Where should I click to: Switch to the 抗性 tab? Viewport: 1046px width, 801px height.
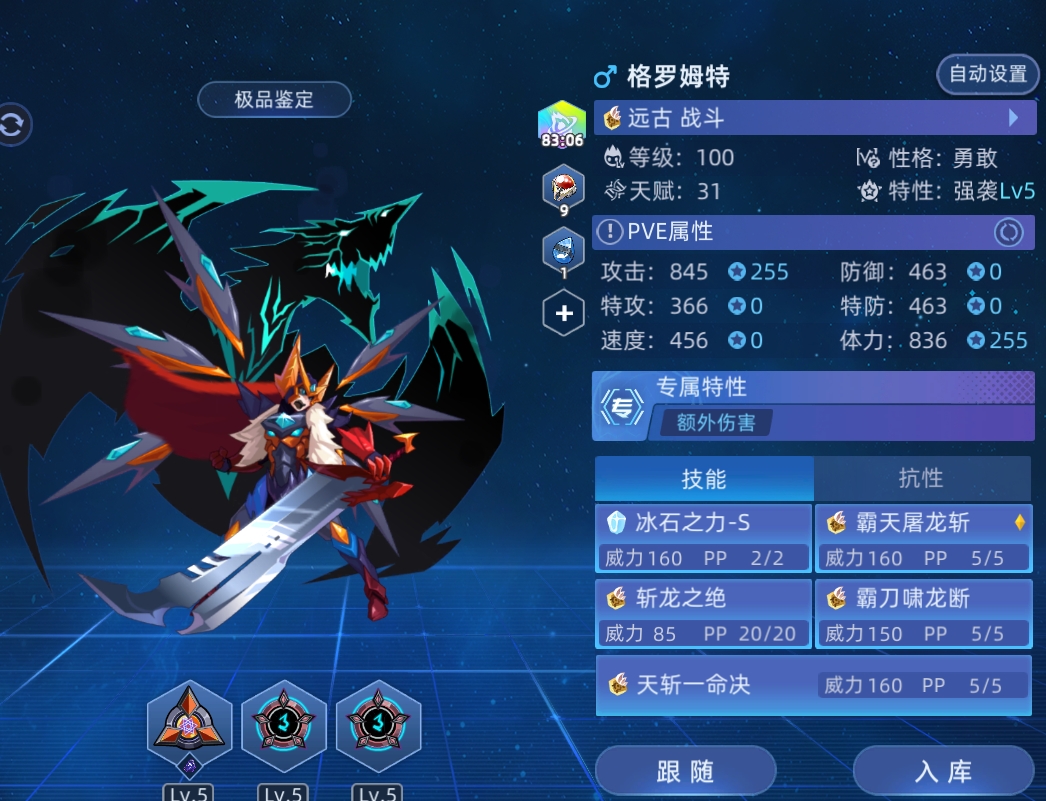pyautogui.click(x=921, y=479)
